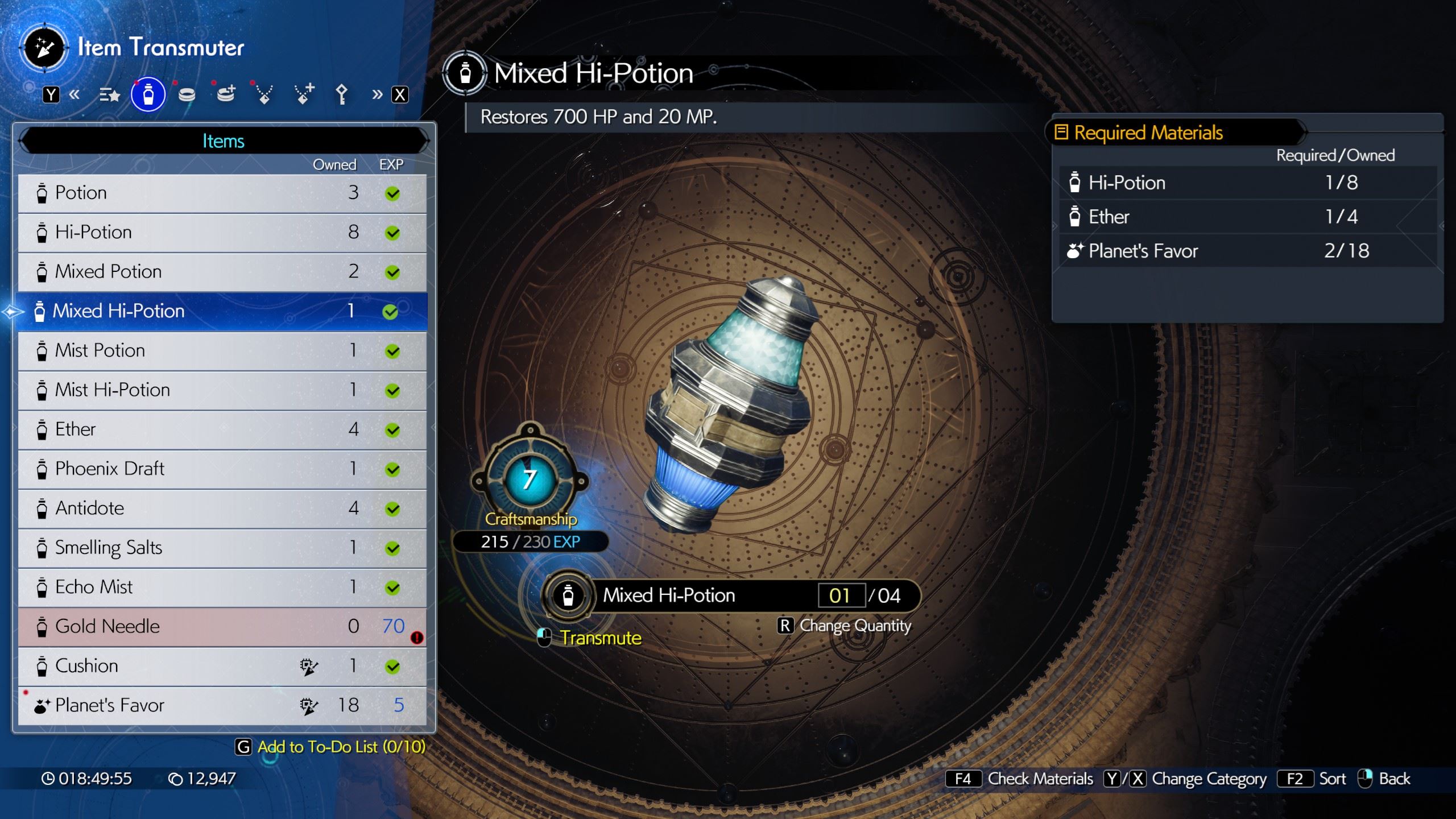This screenshot has height=819, width=1456.
Task: Choose the Cushion item row
Action: click(222, 666)
